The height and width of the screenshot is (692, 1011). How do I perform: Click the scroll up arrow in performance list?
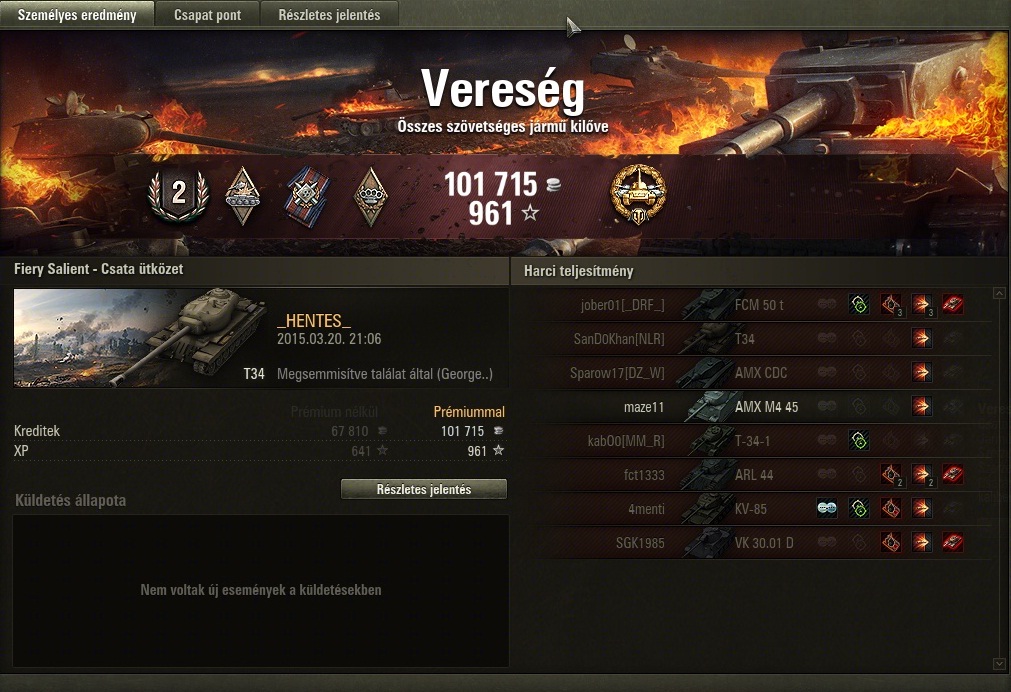click(x=998, y=294)
